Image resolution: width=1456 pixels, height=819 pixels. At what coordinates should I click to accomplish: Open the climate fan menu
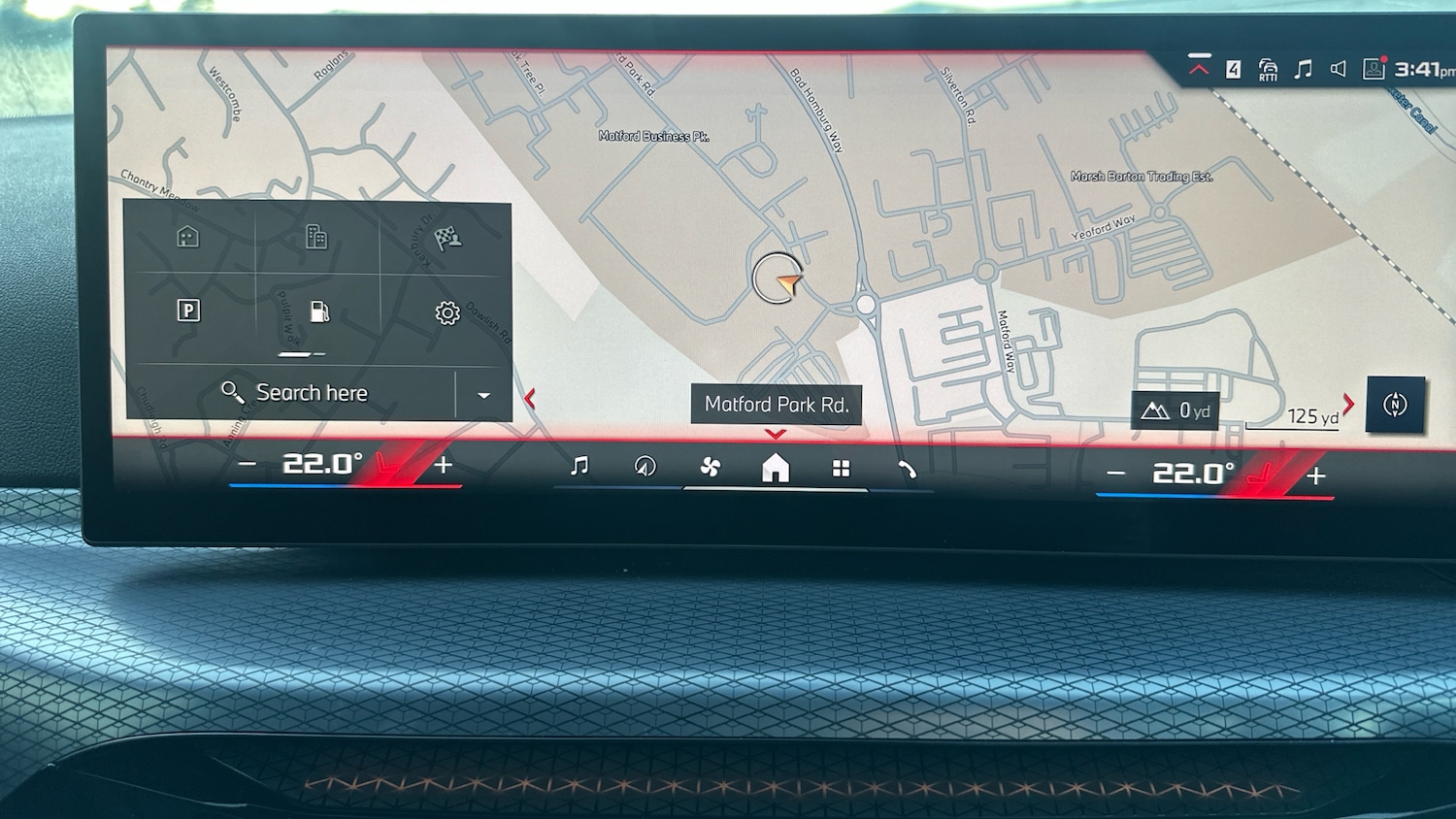pyautogui.click(x=711, y=468)
